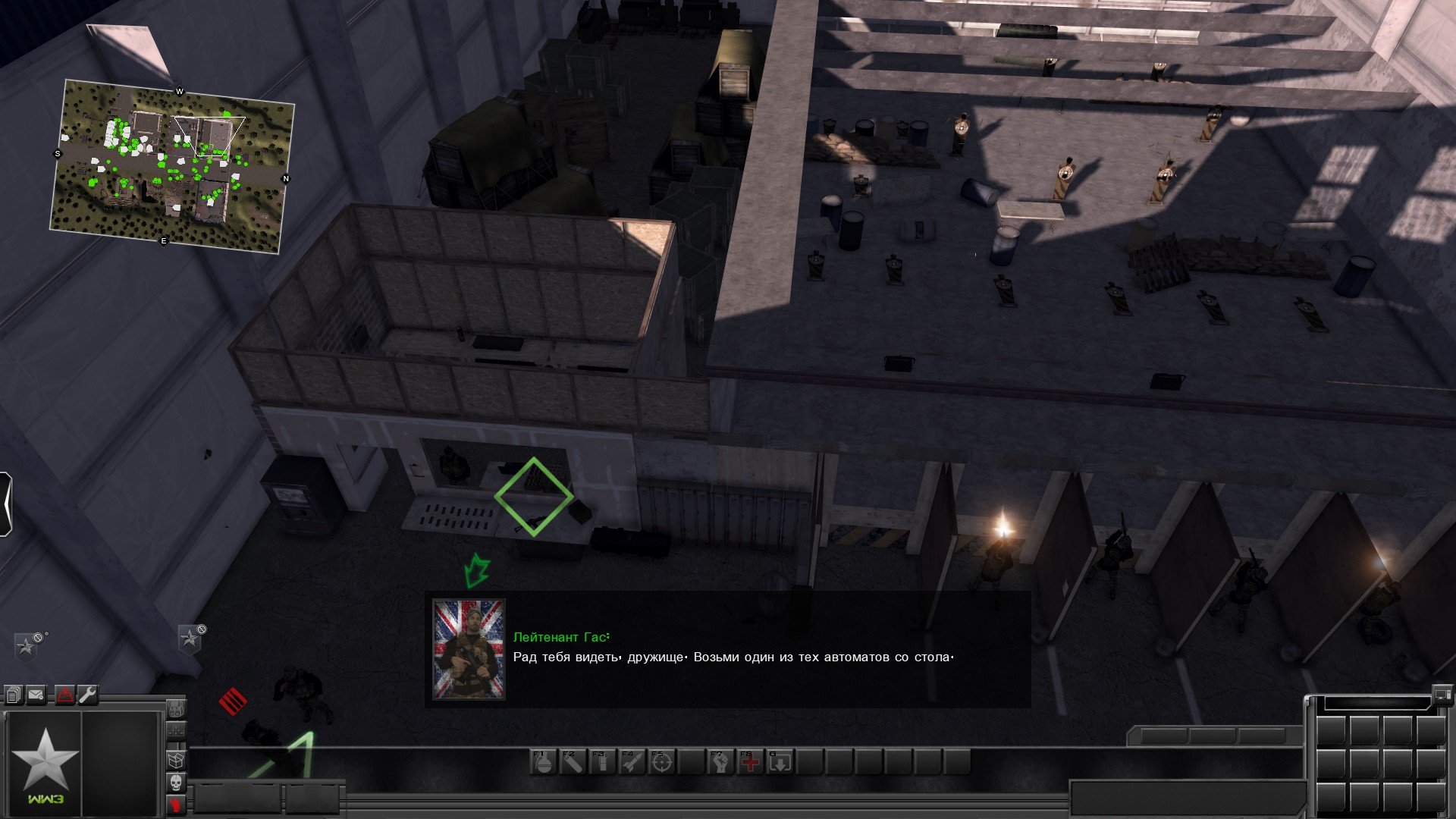Screen dimensions: 1456x819
Task: Open the wrench settings icon
Action: coord(88,695)
